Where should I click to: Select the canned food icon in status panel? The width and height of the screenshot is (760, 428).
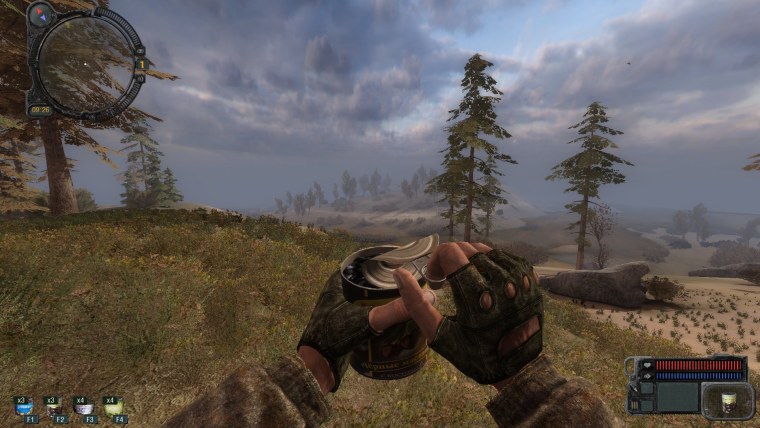tap(726, 400)
